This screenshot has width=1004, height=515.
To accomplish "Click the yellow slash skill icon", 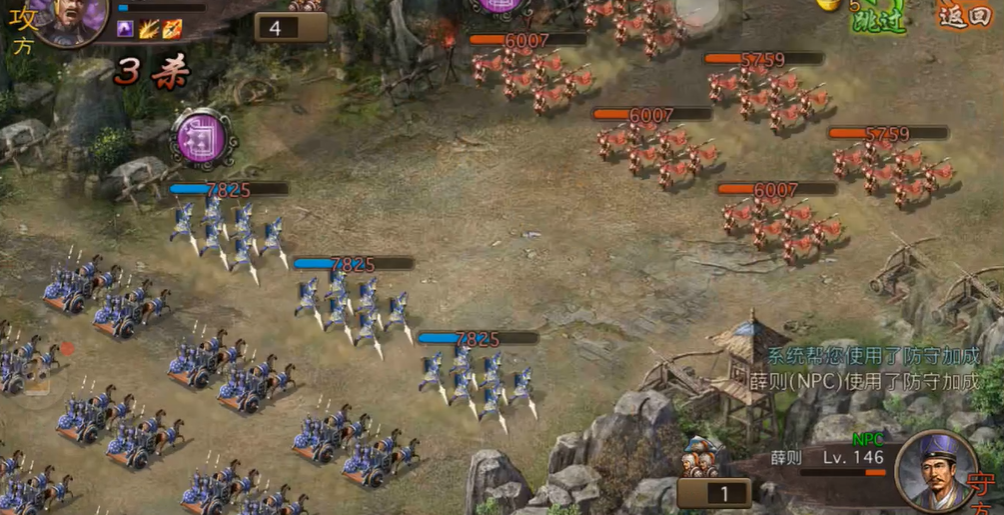I will click(149, 28).
